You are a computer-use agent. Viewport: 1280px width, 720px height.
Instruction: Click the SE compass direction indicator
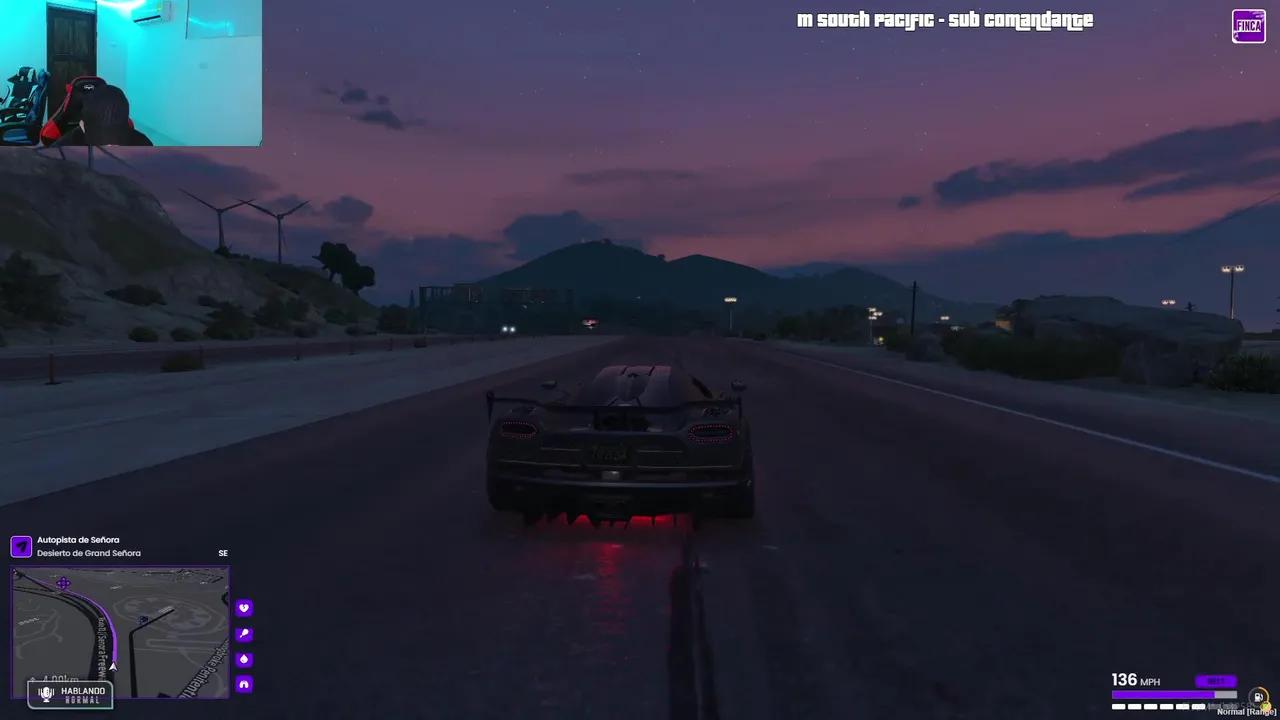[x=223, y=553]
